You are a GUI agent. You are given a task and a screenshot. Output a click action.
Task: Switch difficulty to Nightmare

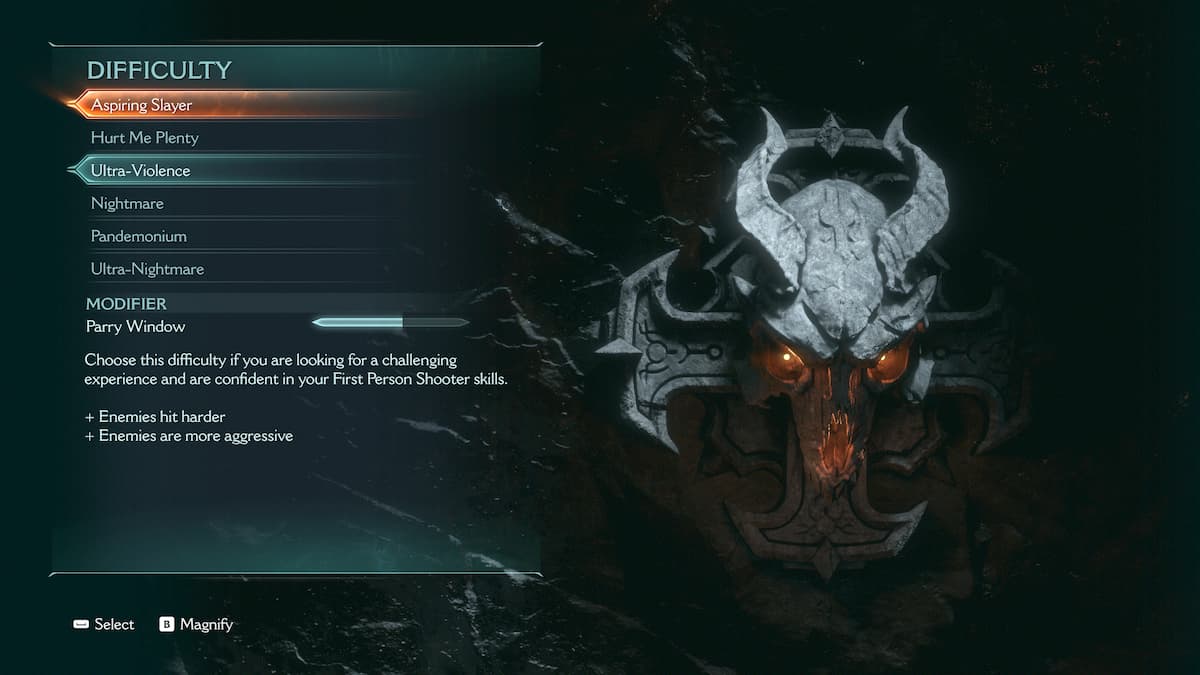[127, 204]
